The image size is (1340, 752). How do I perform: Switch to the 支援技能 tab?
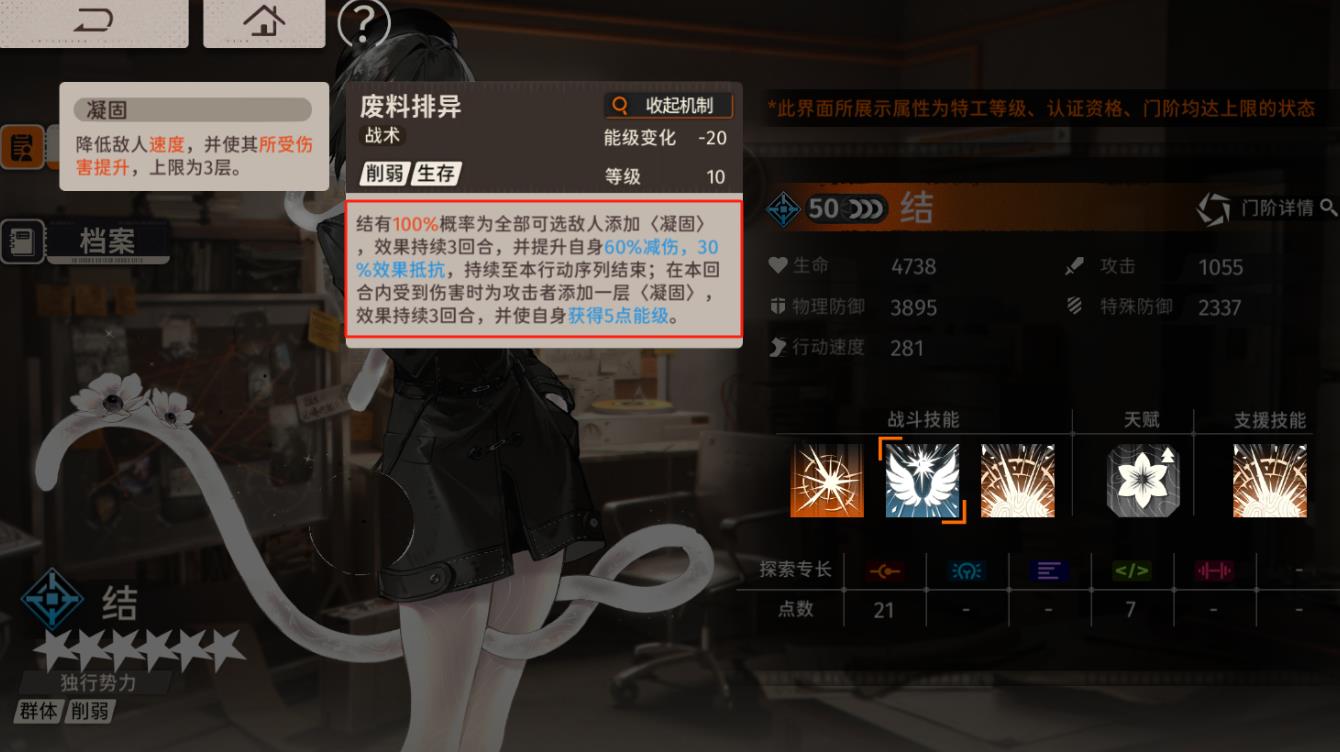pyautogui.click(x=1270, y=420)
